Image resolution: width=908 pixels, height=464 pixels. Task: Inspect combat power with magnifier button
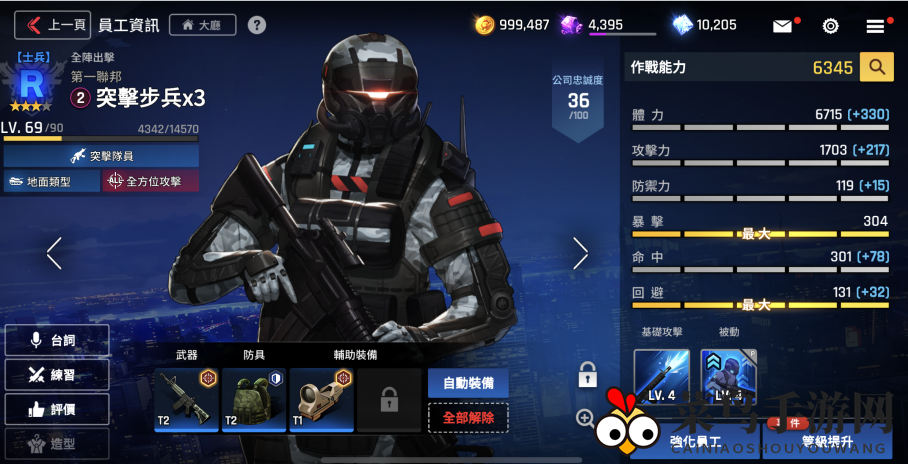[x=877, y=67]
